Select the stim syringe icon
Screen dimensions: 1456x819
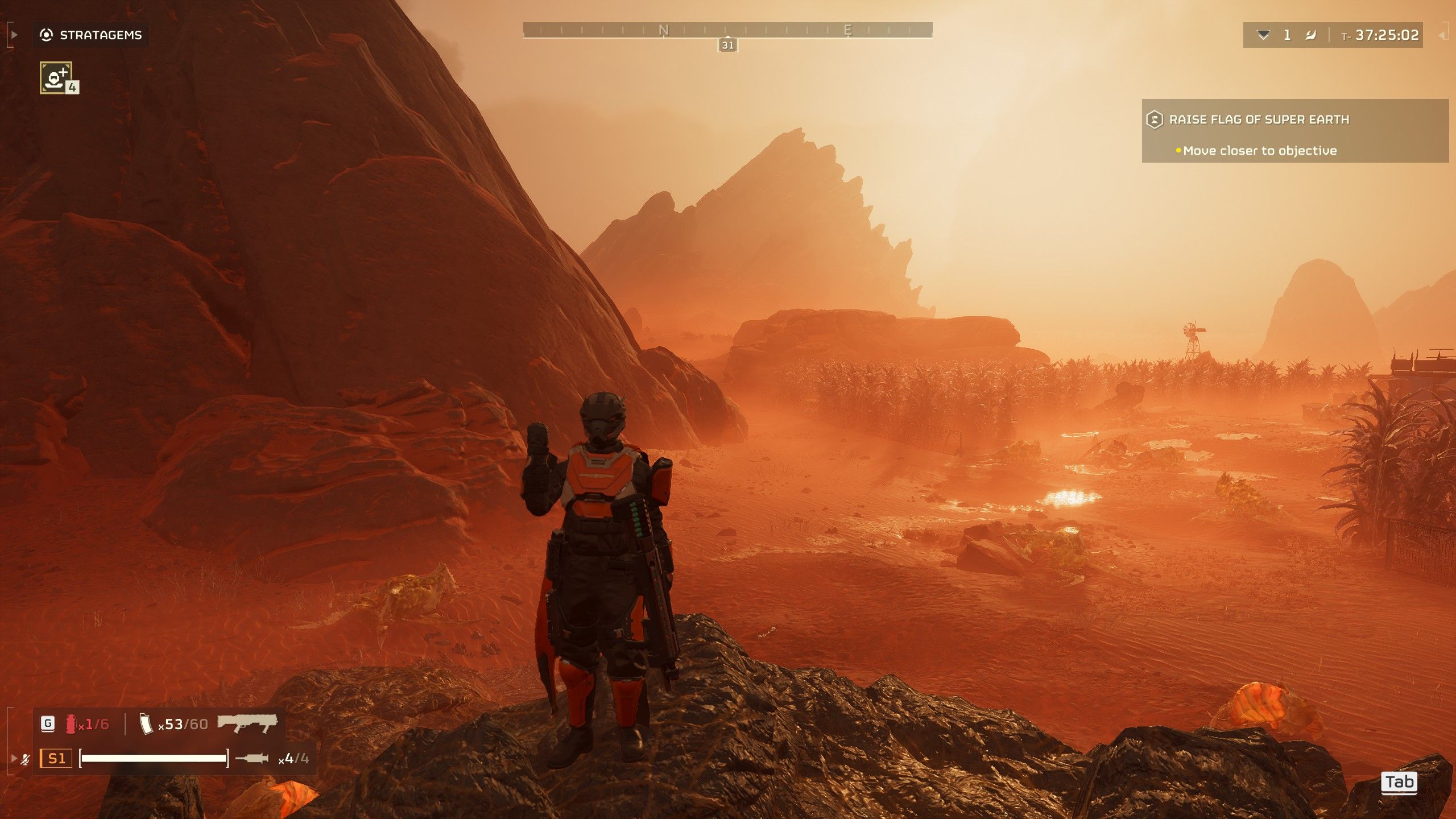click(x=251, y=758)
